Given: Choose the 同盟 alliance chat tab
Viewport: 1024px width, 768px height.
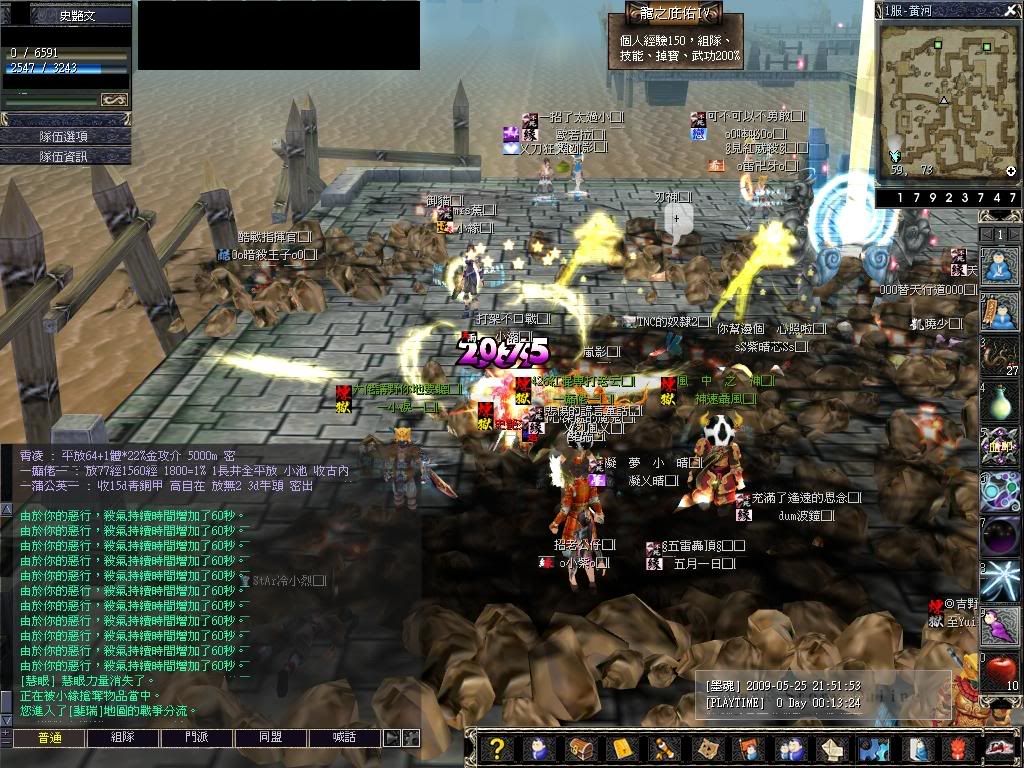Looking at the screenshot, I should (x=271, y=738).
